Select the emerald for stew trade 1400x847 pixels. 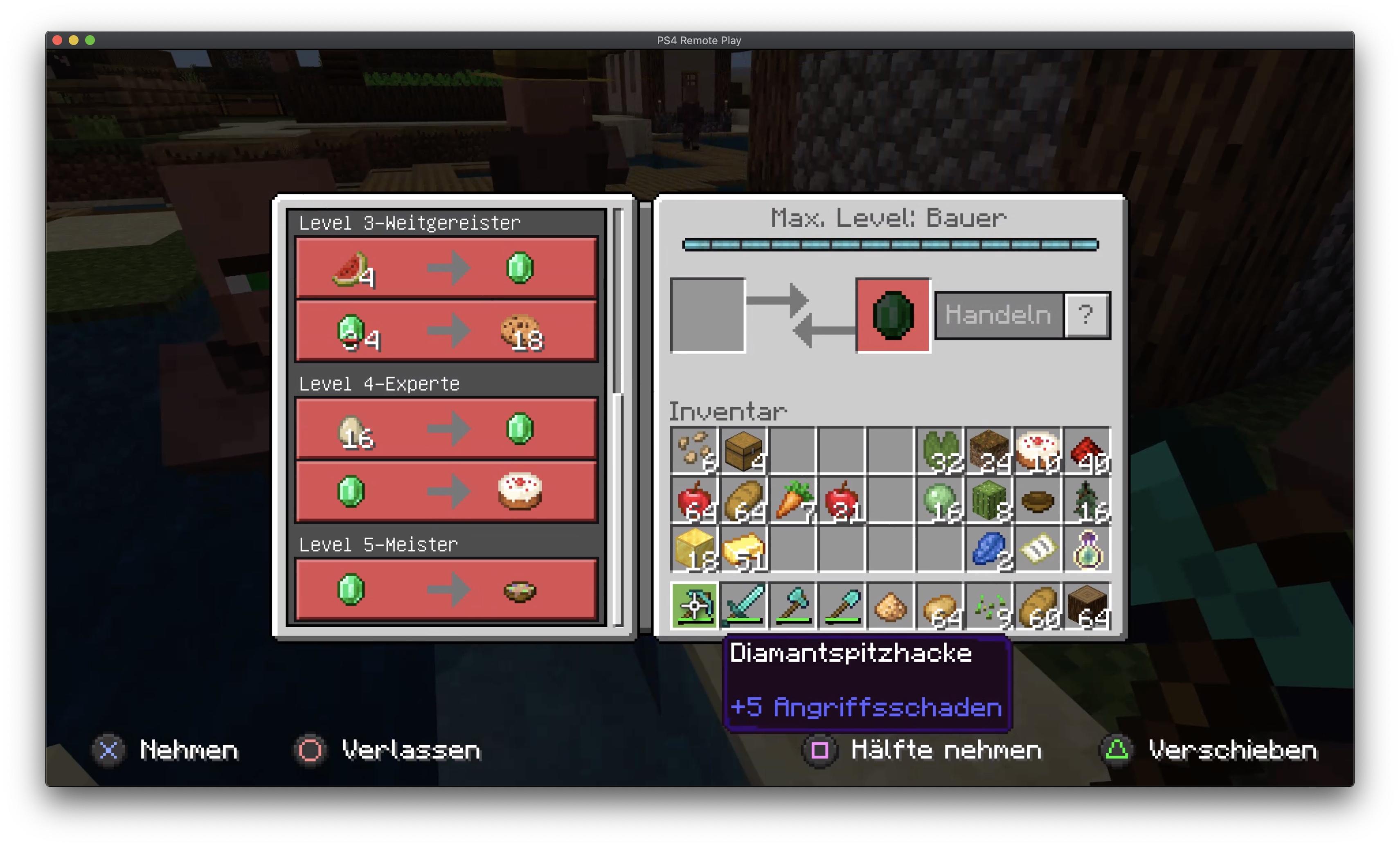point(446,590)
